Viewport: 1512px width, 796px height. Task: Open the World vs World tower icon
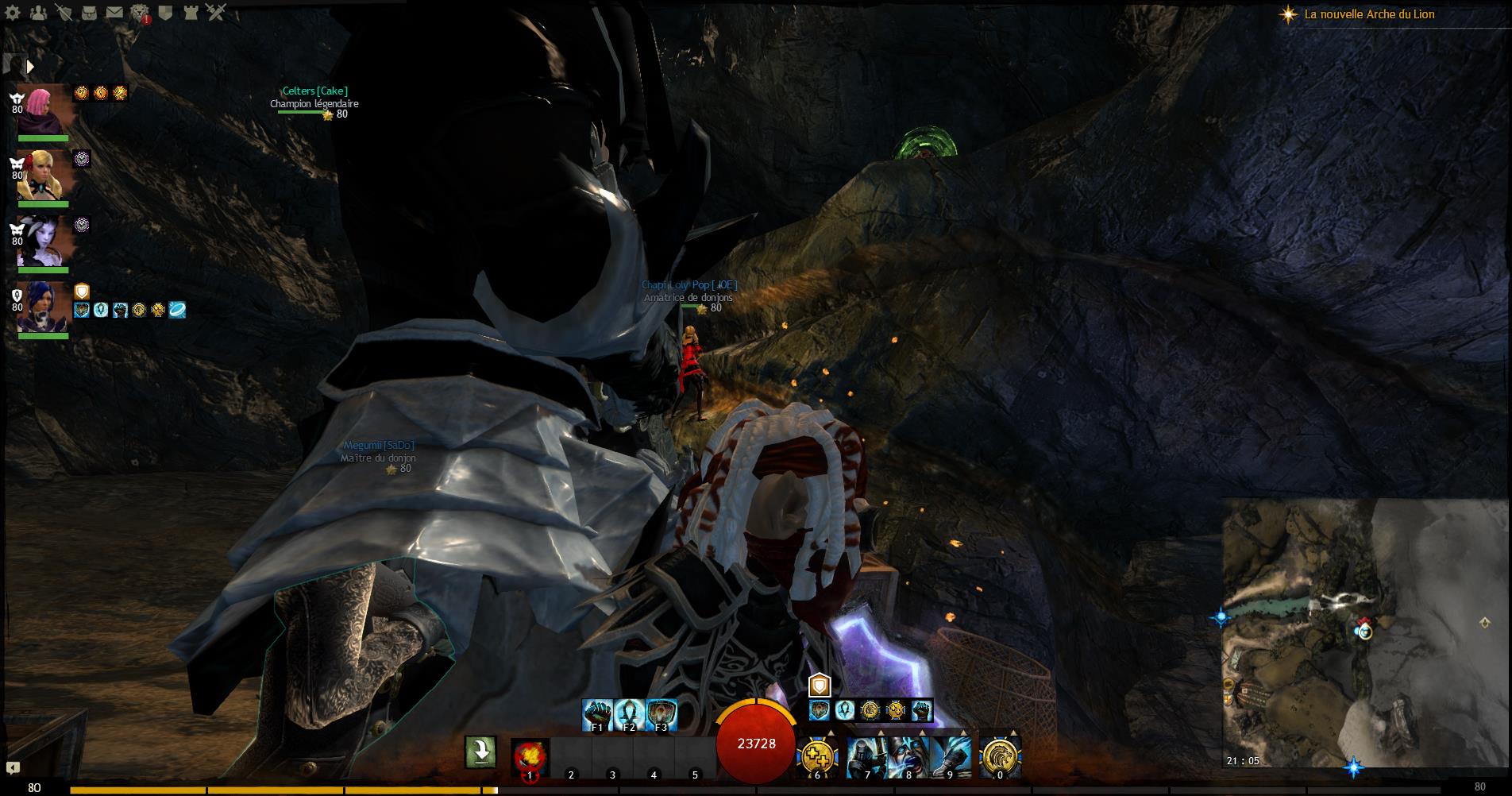coord(191,13)
